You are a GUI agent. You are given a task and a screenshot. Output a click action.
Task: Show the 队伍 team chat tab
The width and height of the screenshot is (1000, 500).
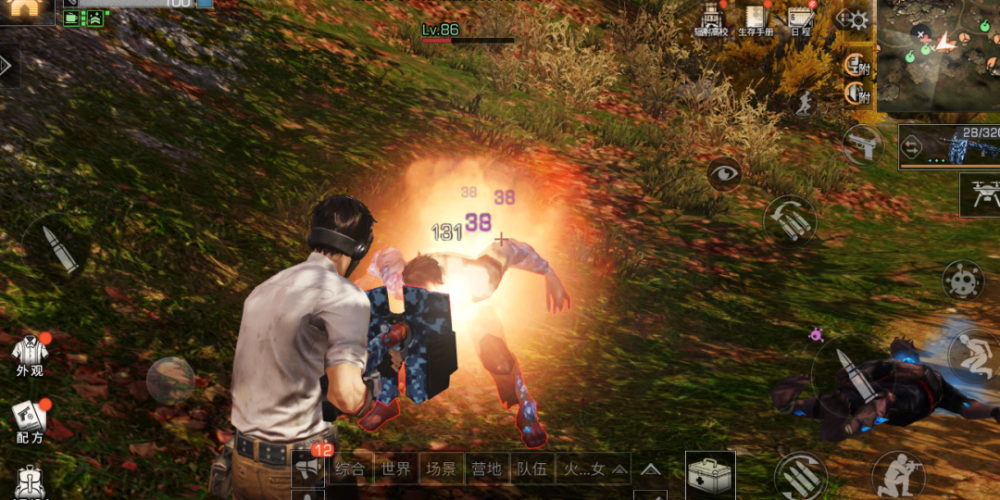[x=531, y=467]
